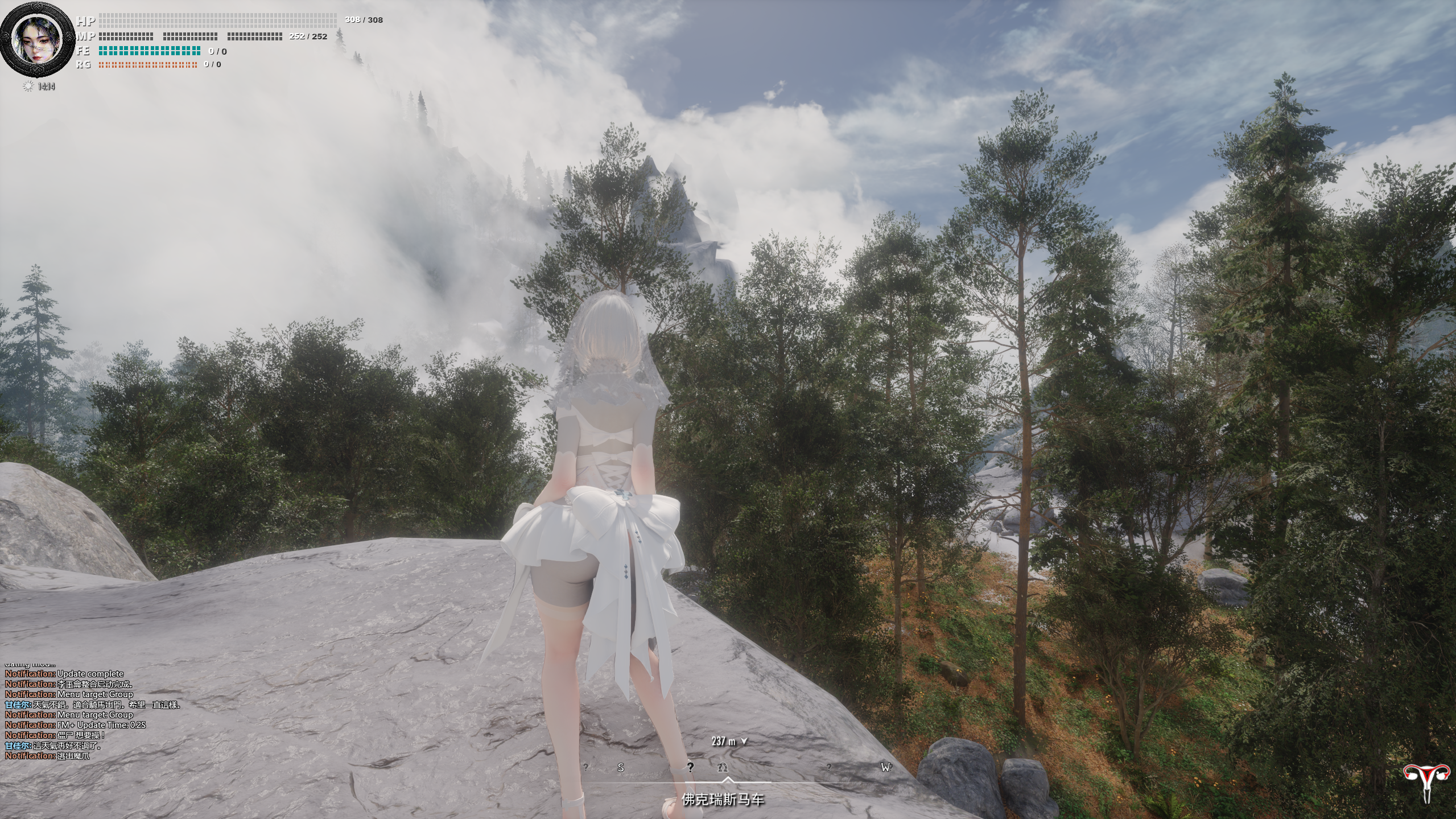The image size is (1456, 819).
Task: Click the S direction on the compass
Action: pyautogui.click(x=621, y=767)
